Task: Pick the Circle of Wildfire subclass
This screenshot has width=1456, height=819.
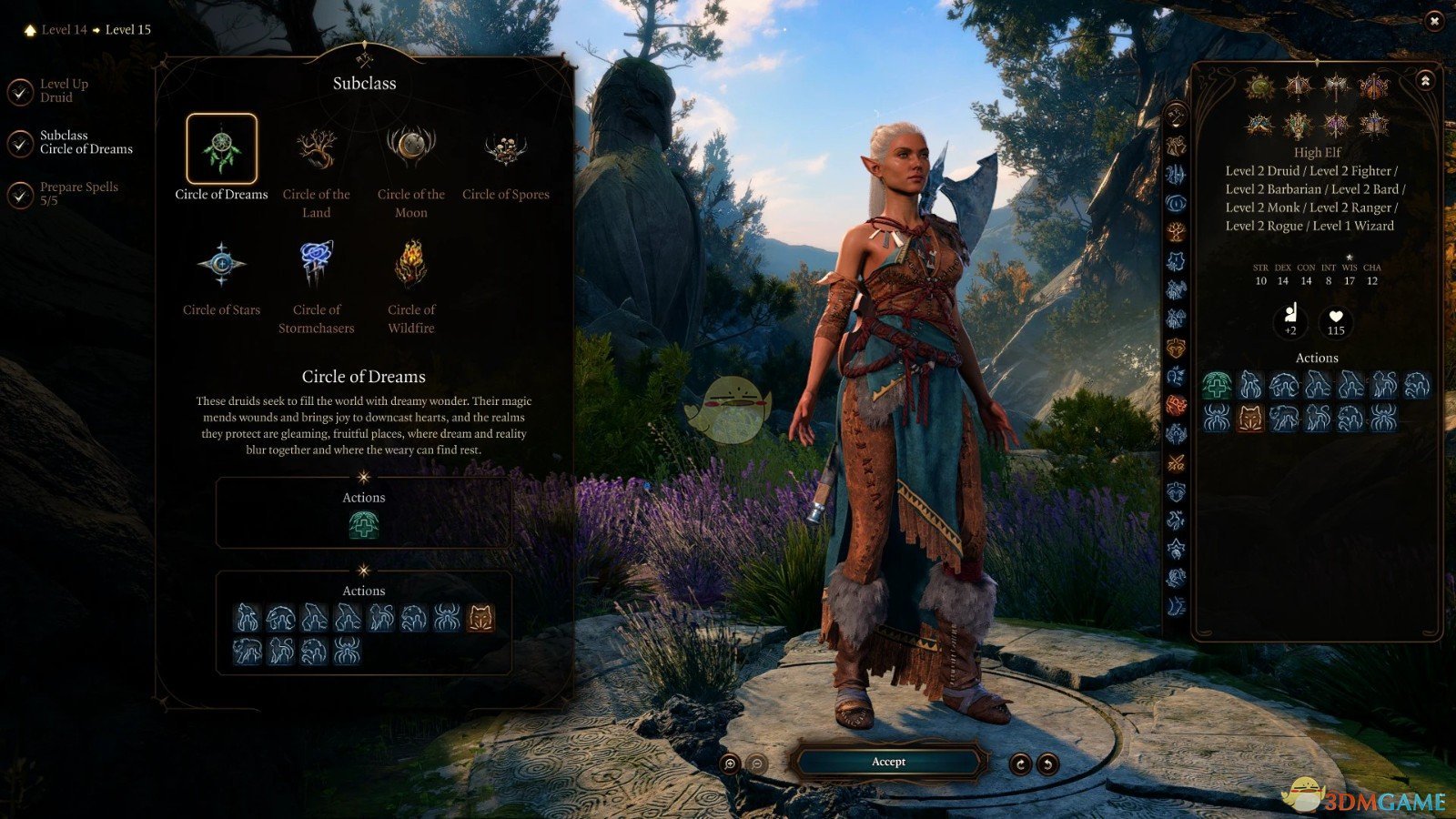Action: tap(410, 264)
